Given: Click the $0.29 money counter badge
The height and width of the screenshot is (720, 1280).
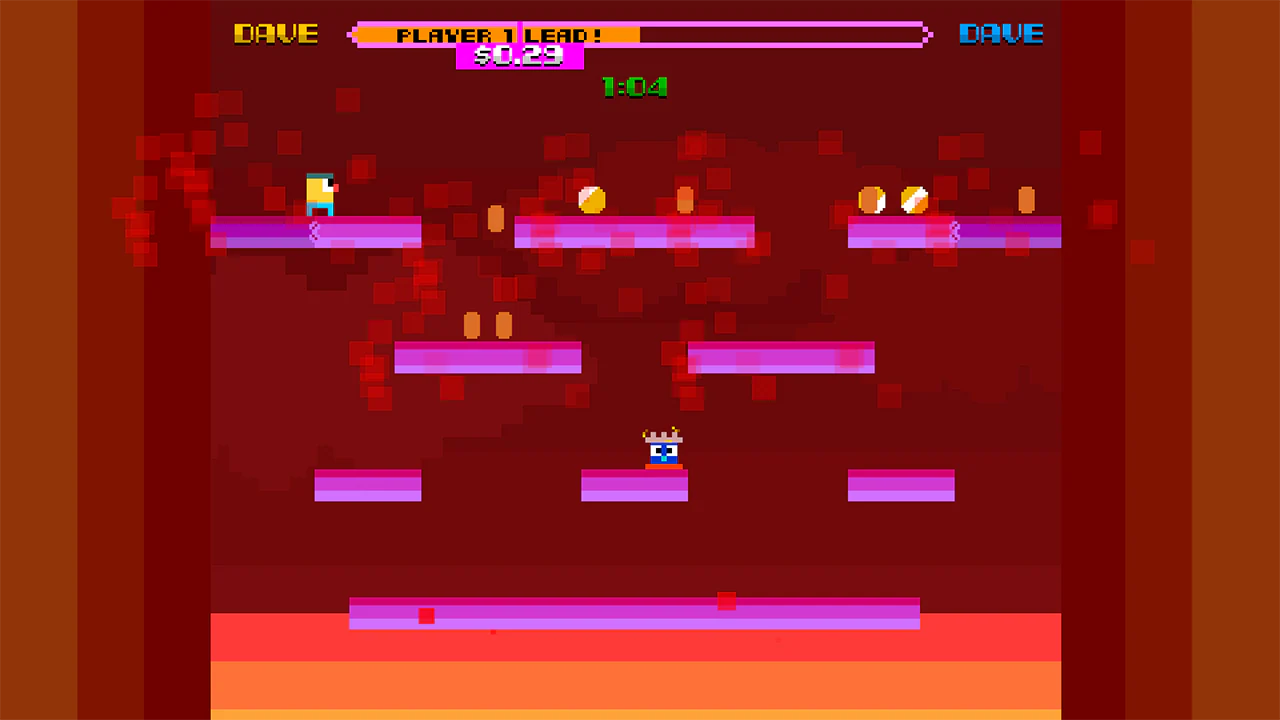Looking at the screenshot, I should pos(519,56).
